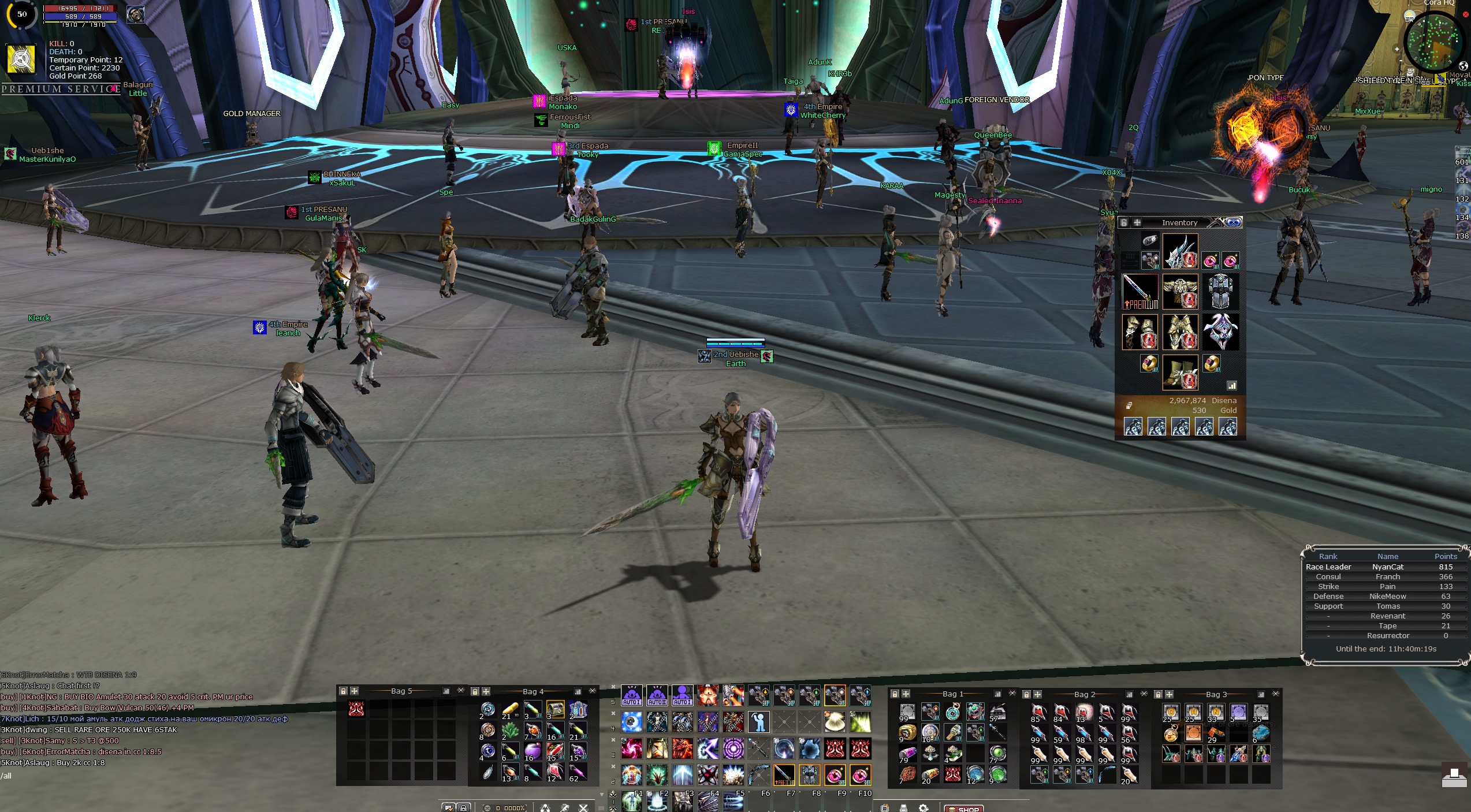The image size is (1471, 812).
Task: Activate the blue eye skill icon
Action: click(632, 722)
